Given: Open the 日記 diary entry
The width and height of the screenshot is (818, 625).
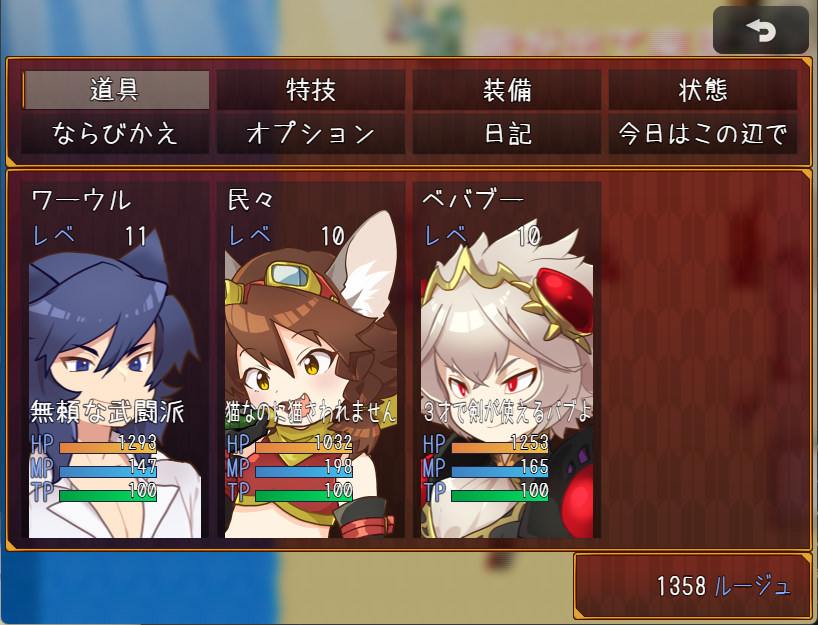Looking at the screenshot, I should click(507, 133).
